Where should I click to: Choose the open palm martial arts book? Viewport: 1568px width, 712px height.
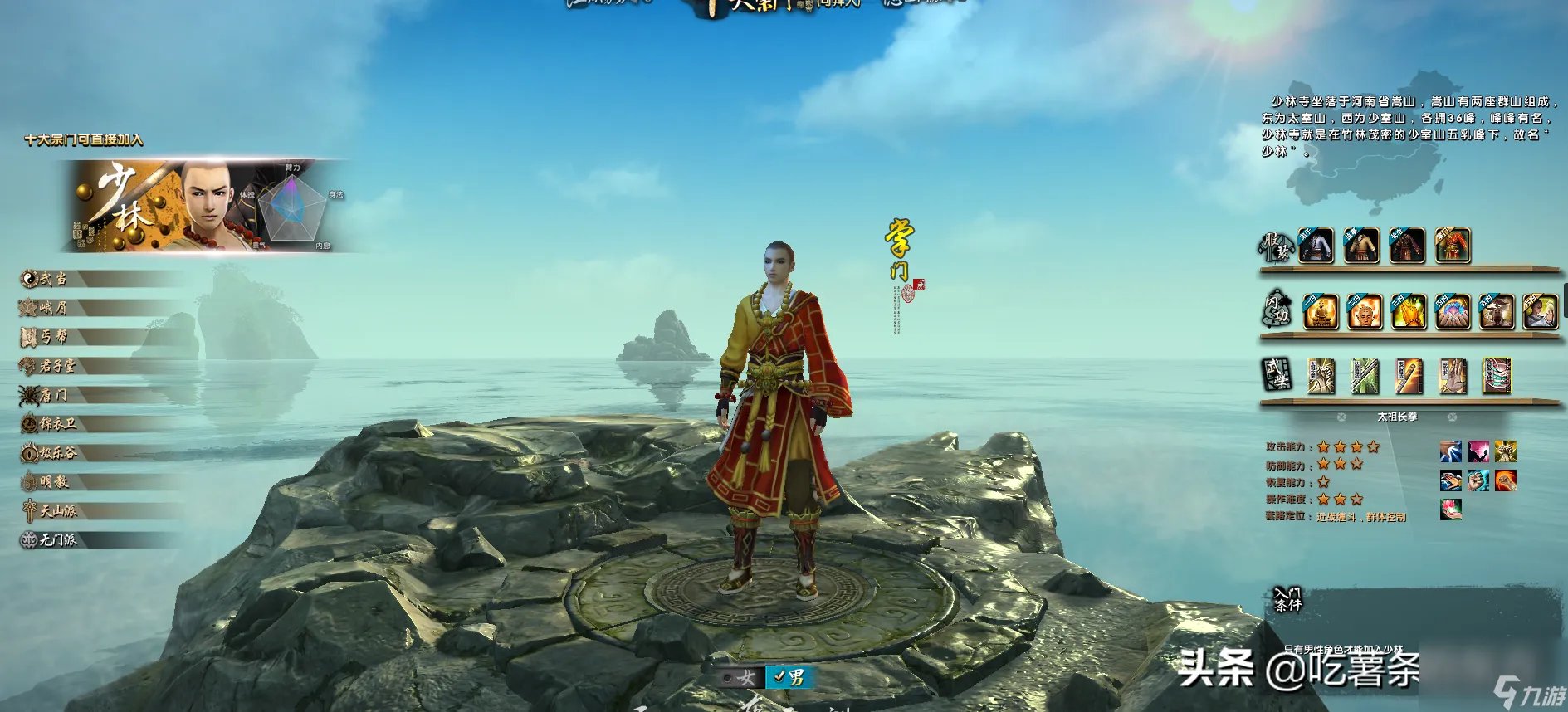pyautogui.click(x=1452, y=377)
